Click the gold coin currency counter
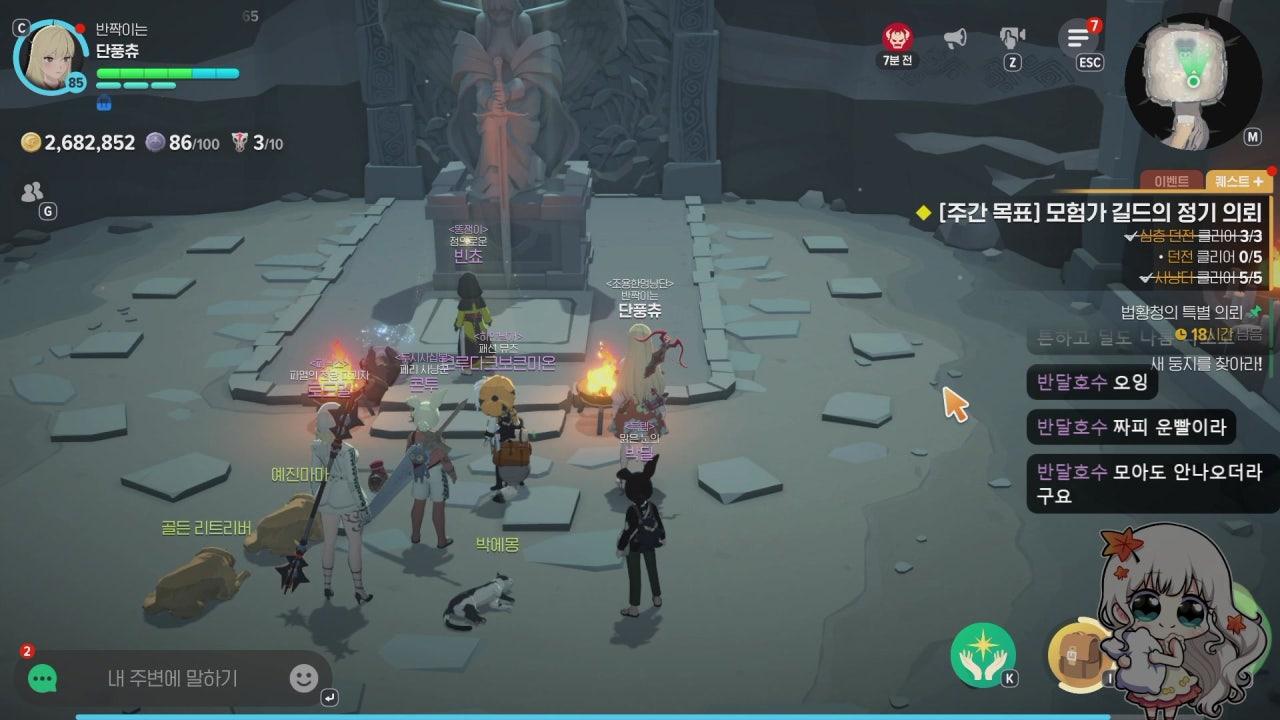The height and width of the screenshot is (720, 1280). pos(78,143)
